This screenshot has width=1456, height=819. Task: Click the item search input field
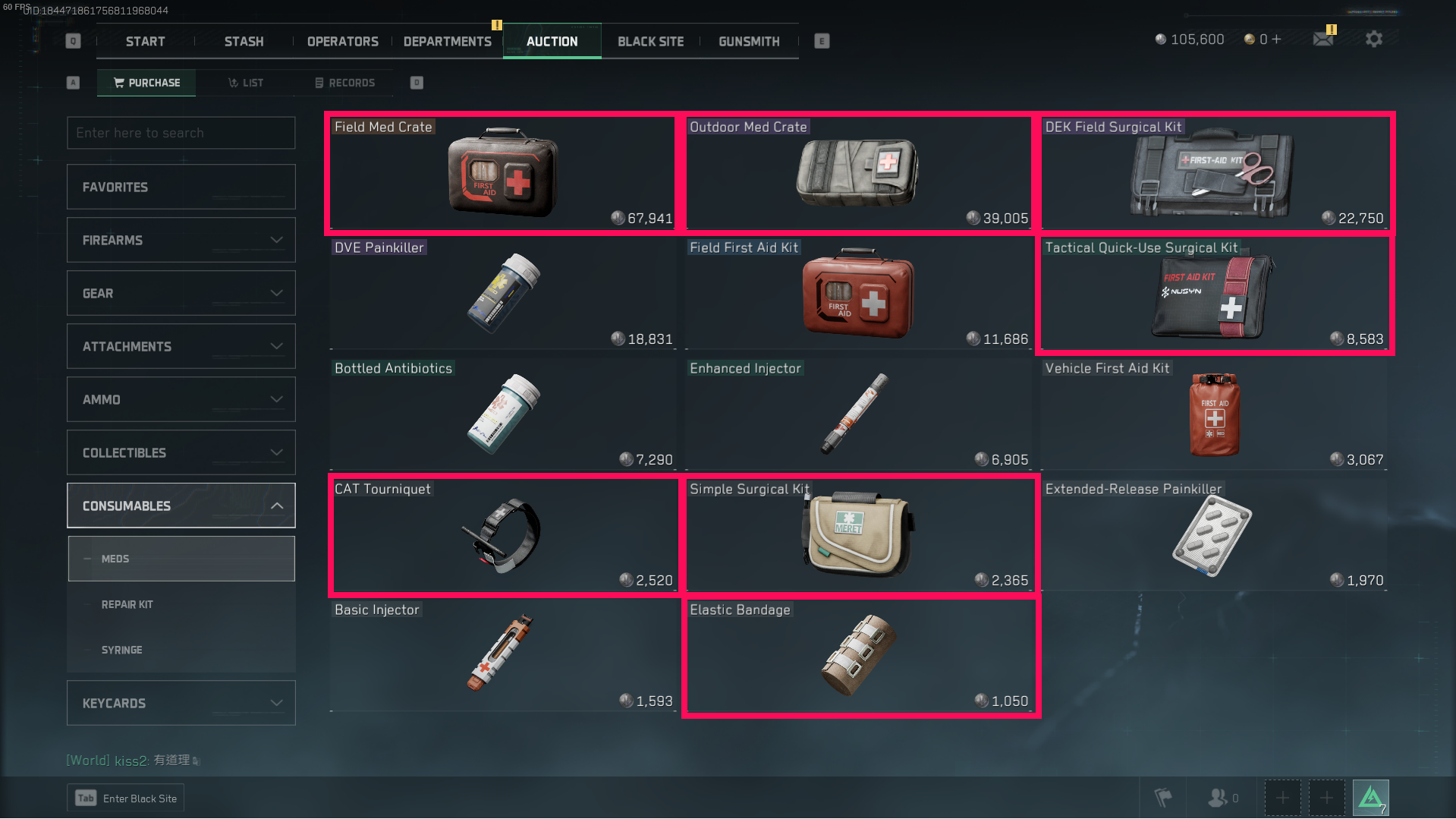181,133
